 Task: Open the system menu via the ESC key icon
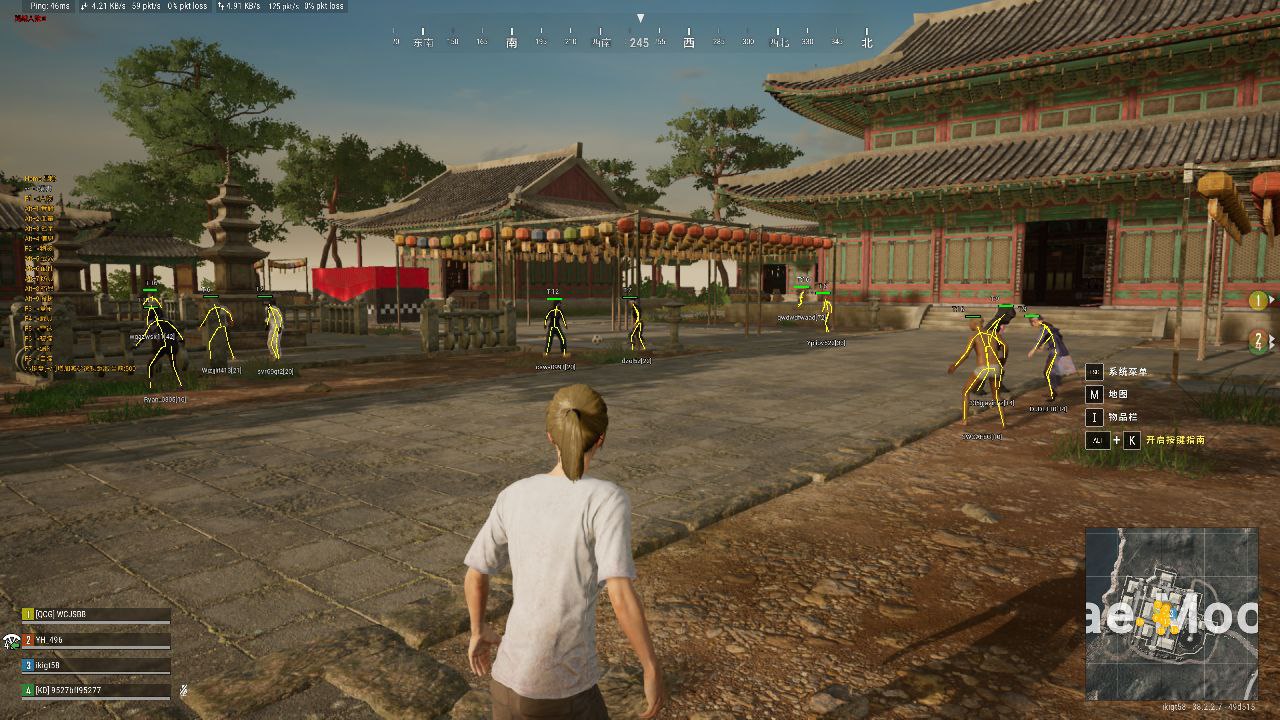coord(1097,370)
